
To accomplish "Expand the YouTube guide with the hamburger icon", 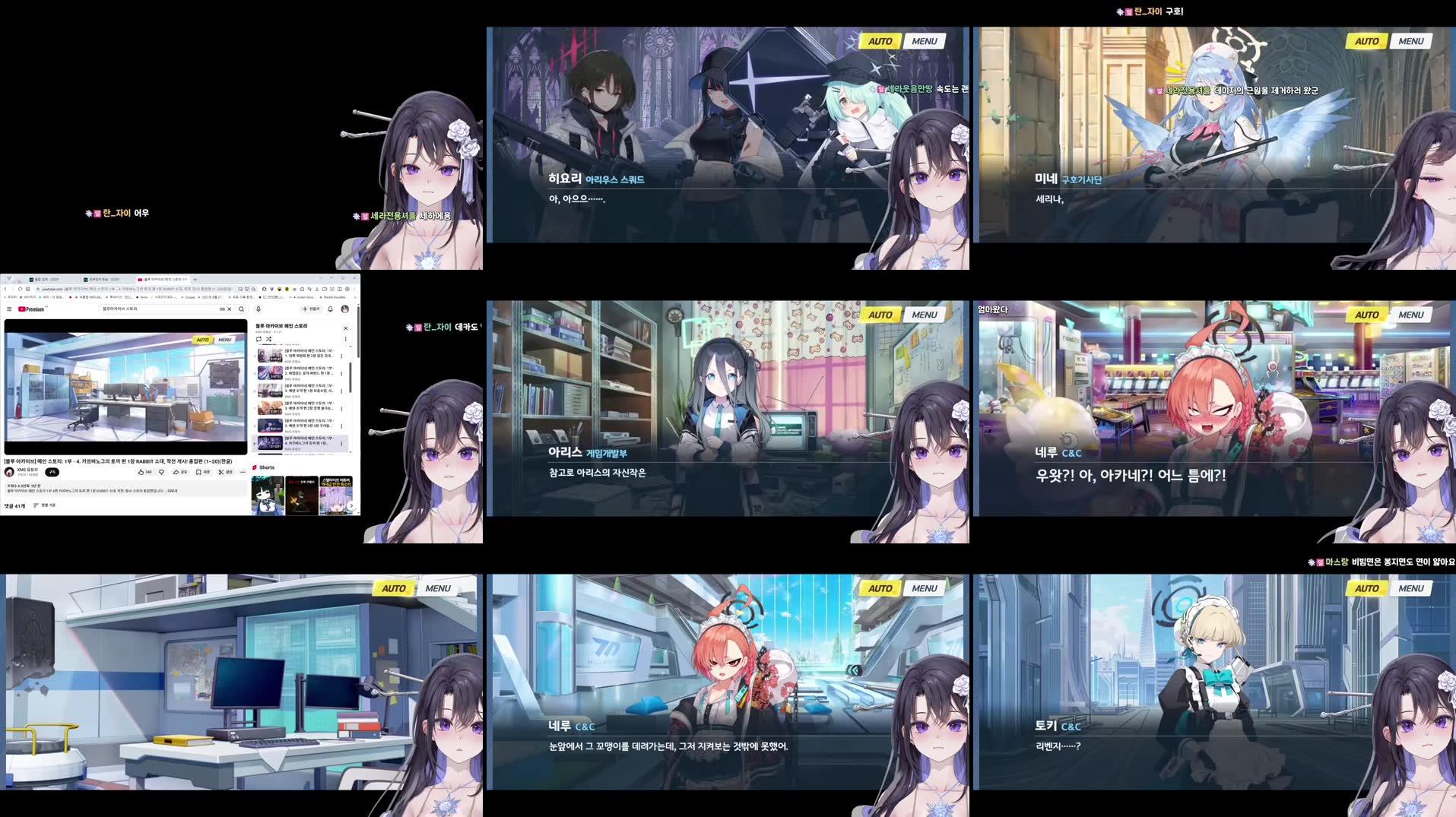I will tap(9, 309).
